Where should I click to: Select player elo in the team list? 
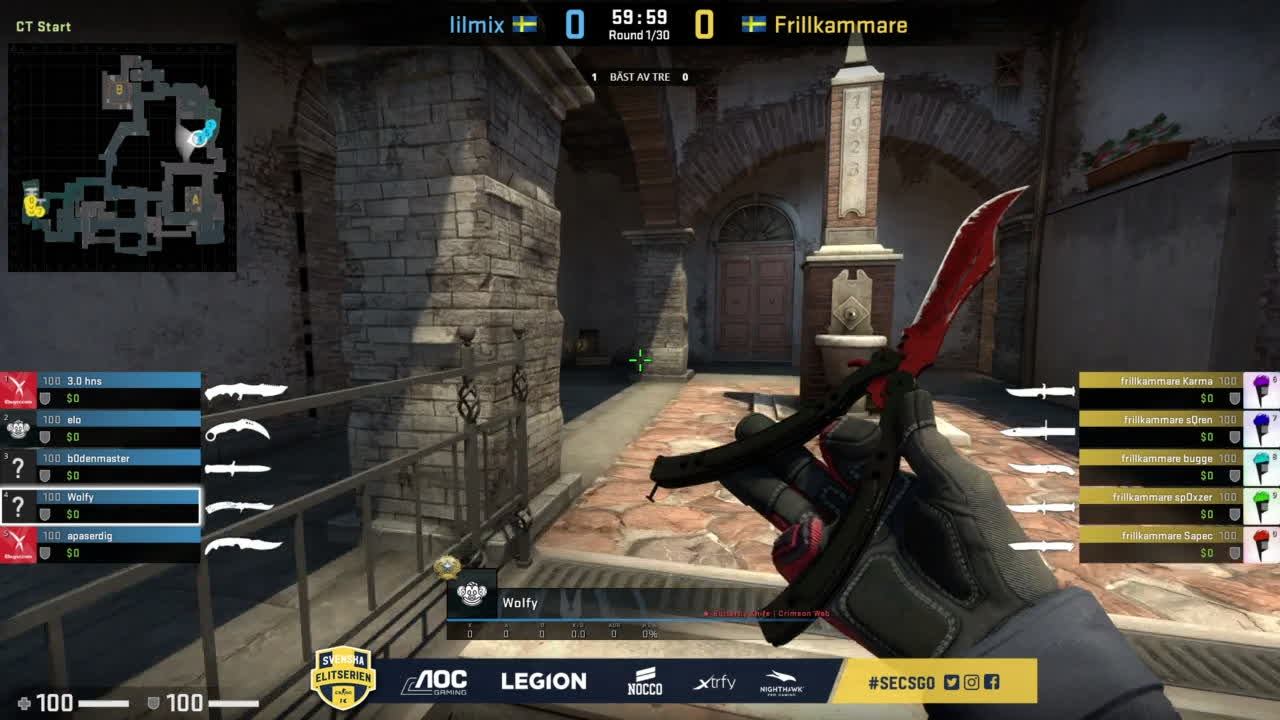click(x=118, y=428)
